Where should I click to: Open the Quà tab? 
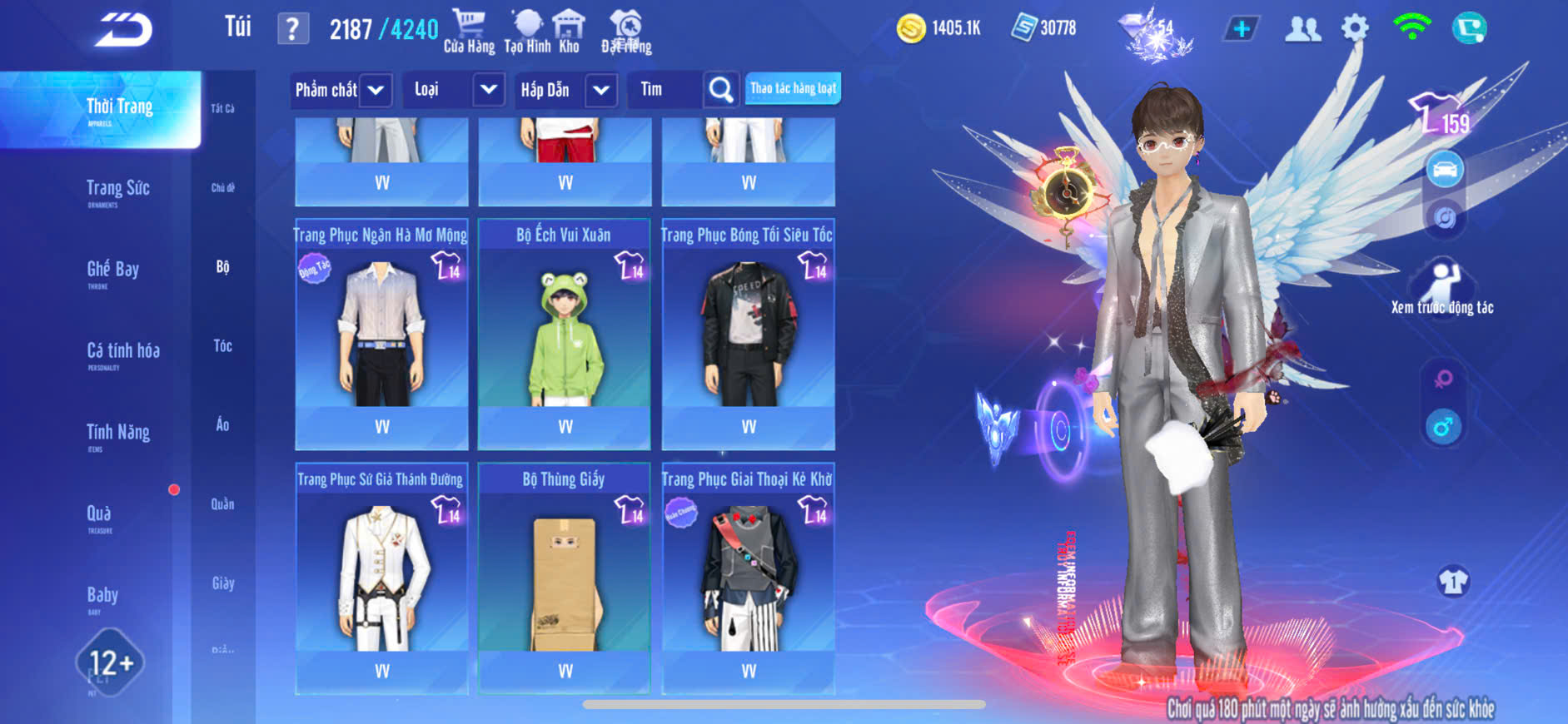click(99, 515)
